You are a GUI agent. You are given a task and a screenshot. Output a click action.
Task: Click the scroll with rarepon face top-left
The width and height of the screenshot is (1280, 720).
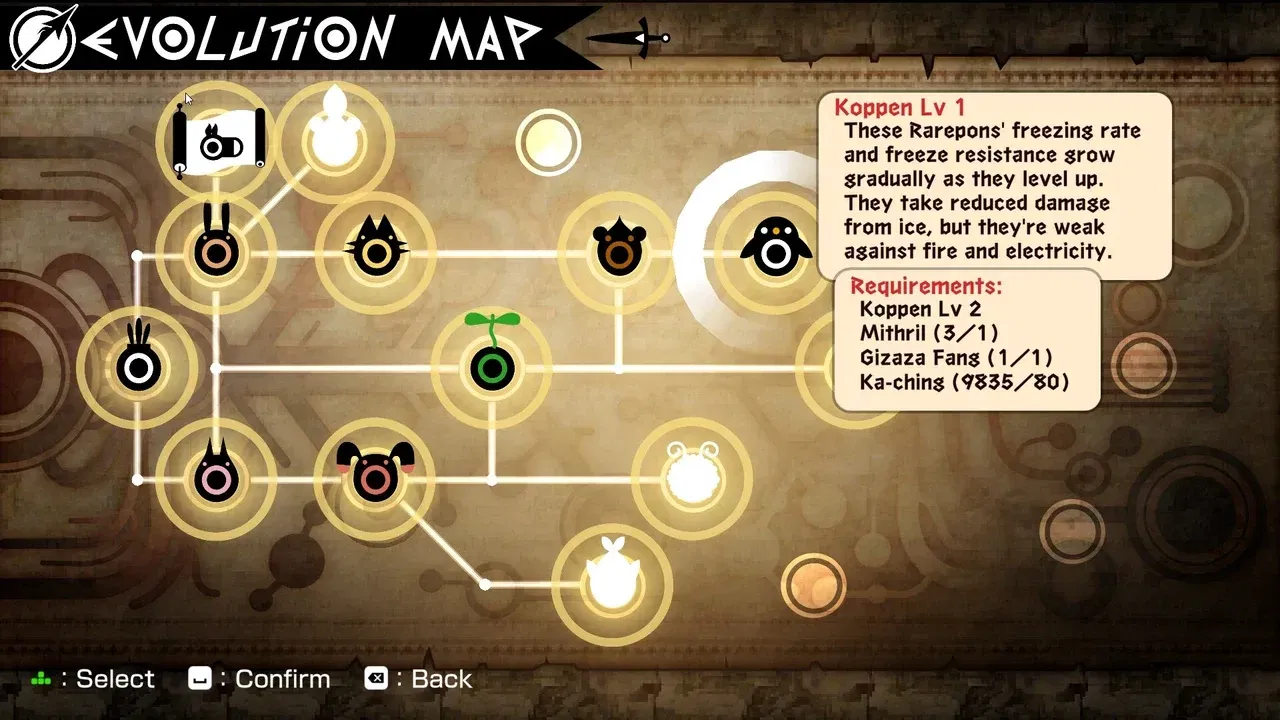pos(218,140)
